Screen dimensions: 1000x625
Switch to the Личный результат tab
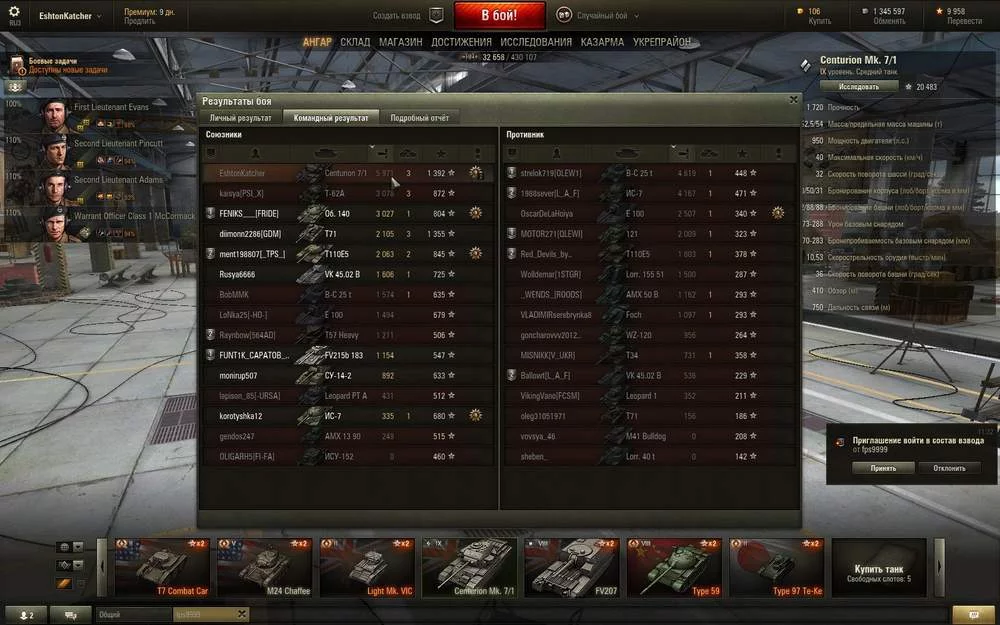tap(240, 118)
